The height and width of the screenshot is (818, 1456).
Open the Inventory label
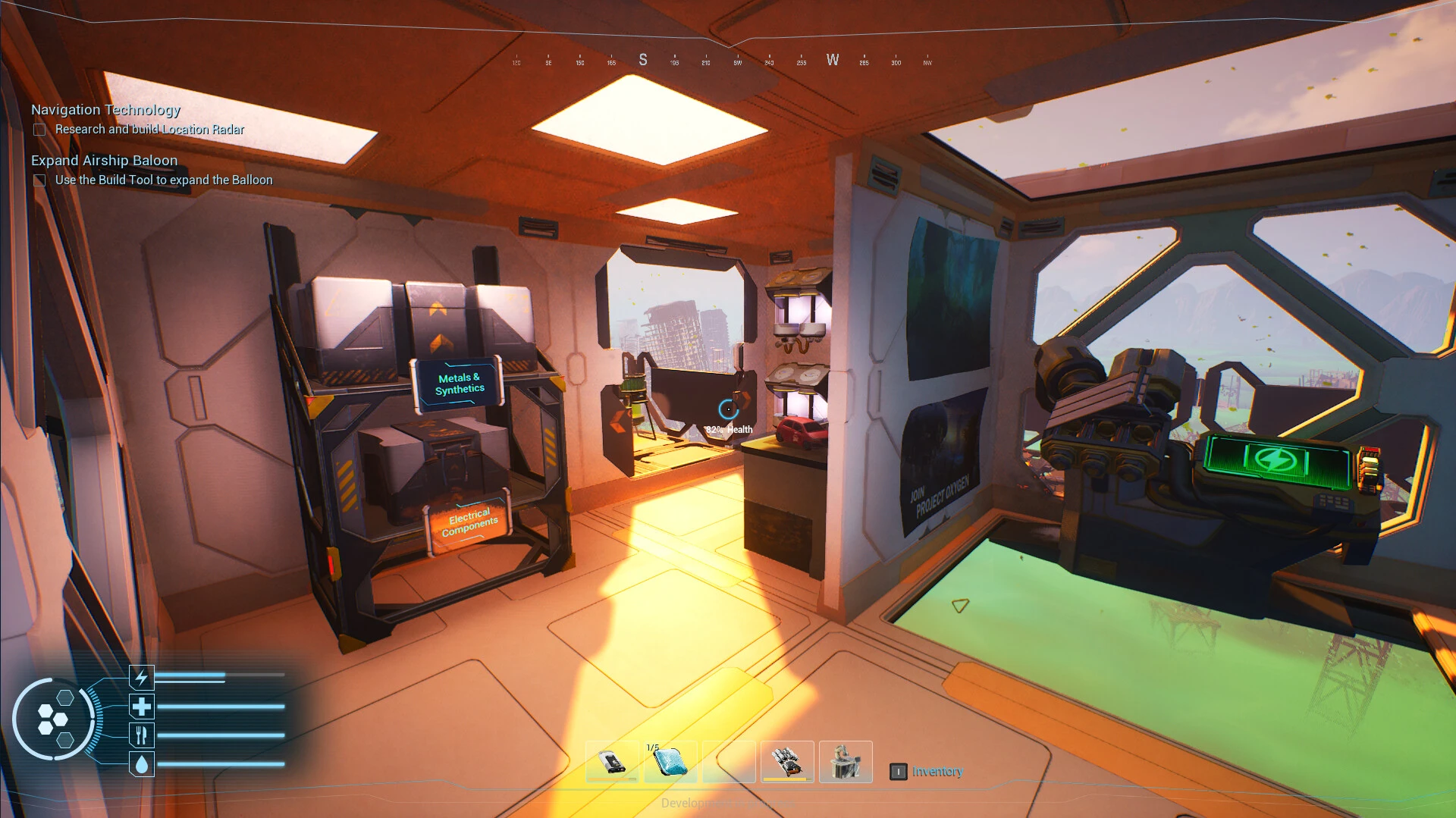click(937, 772)
